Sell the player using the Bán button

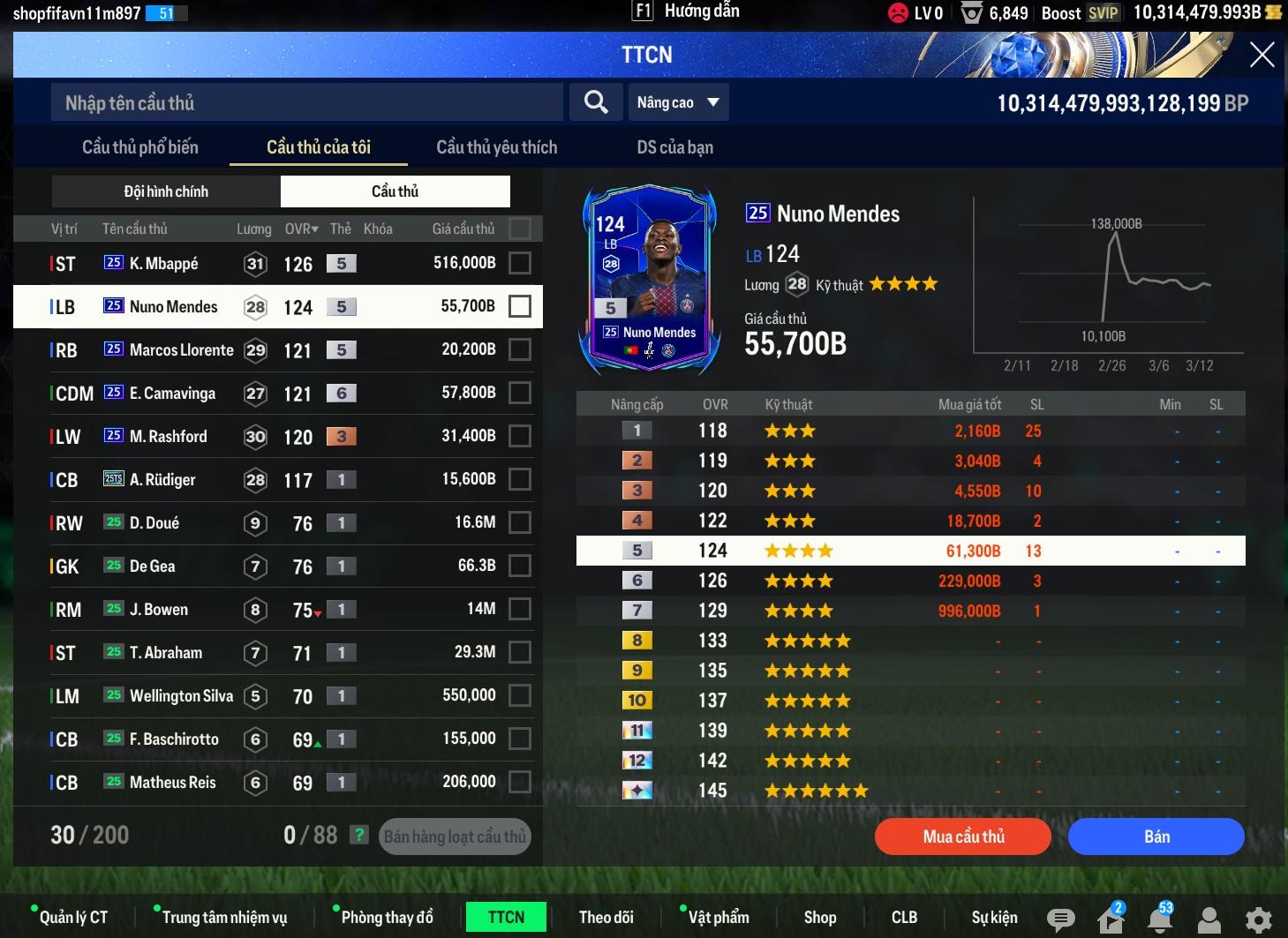(1156, 837)
